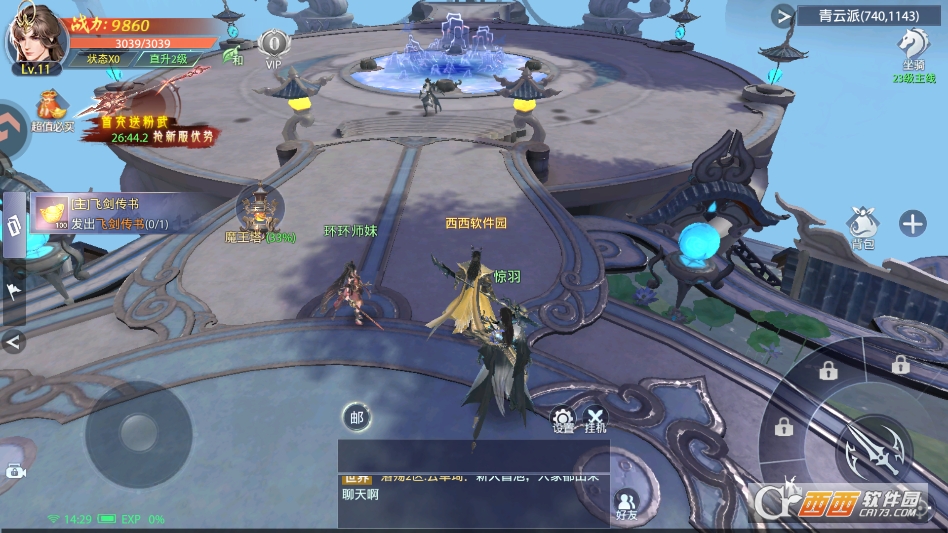
Task: Open the friends list button
Action: [x=627, y=505]
